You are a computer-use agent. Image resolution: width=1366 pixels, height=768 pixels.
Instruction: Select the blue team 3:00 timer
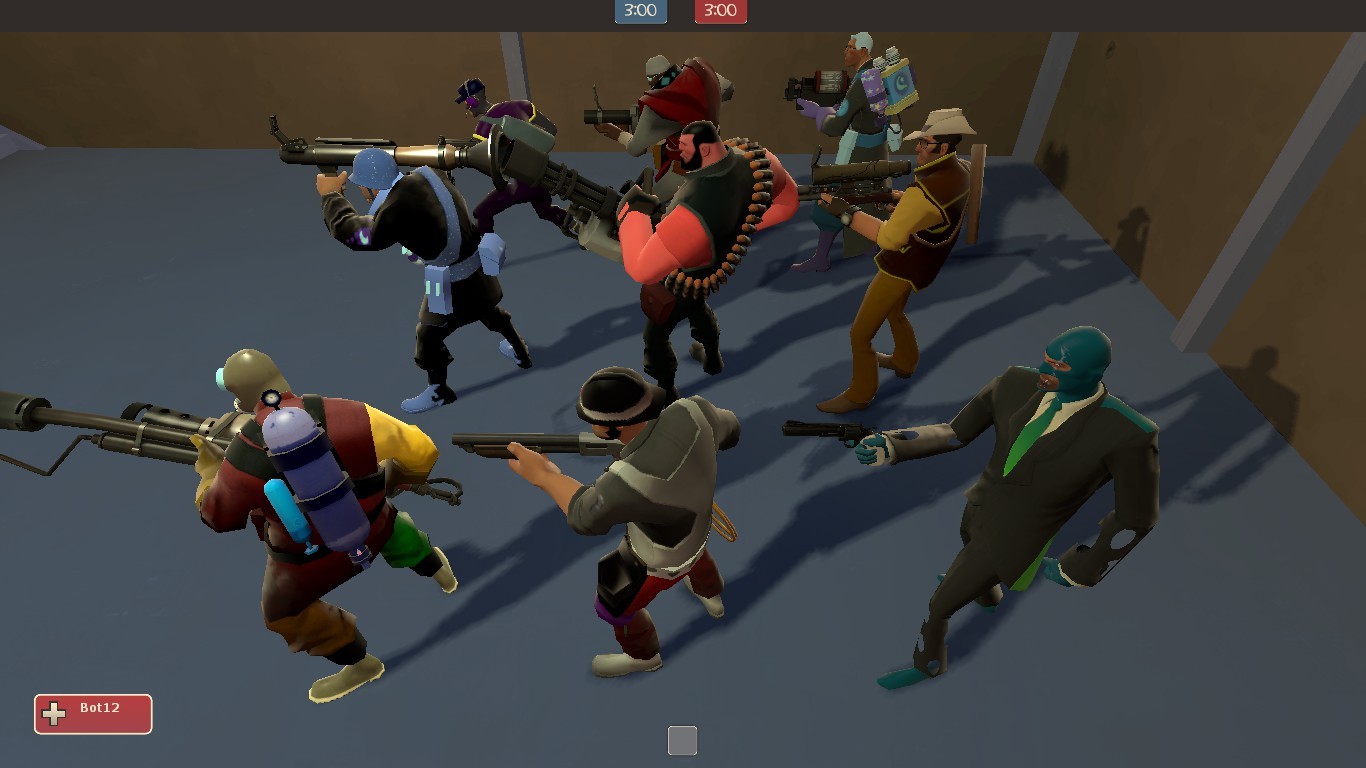coord(640,12)
